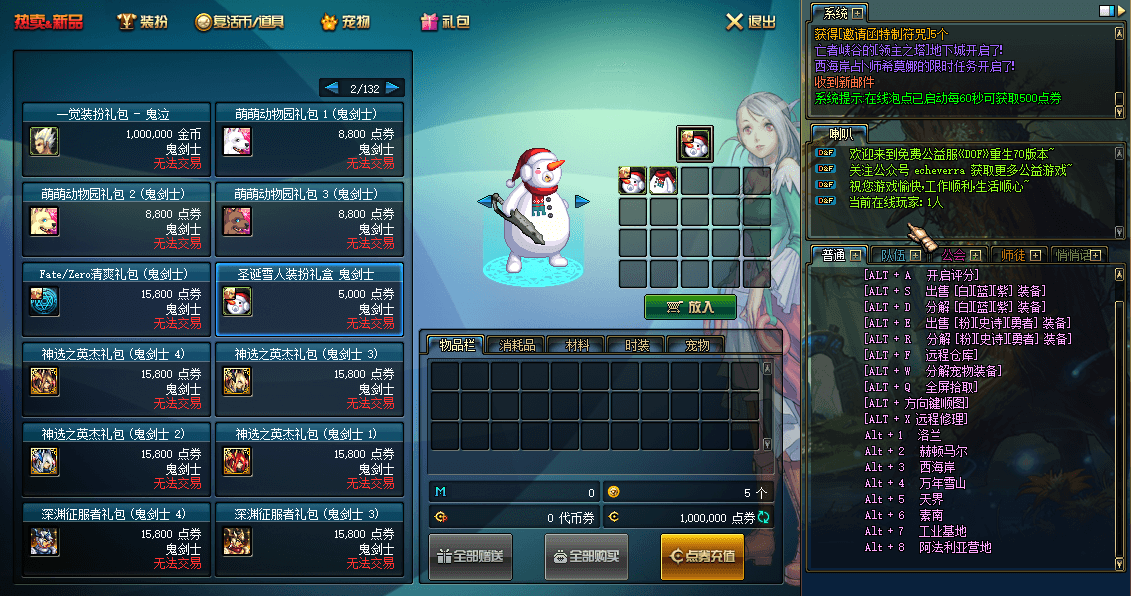Screen dimensions: 1131x596
Task: Go to the next shop page arrow
Action: (393, 88)
